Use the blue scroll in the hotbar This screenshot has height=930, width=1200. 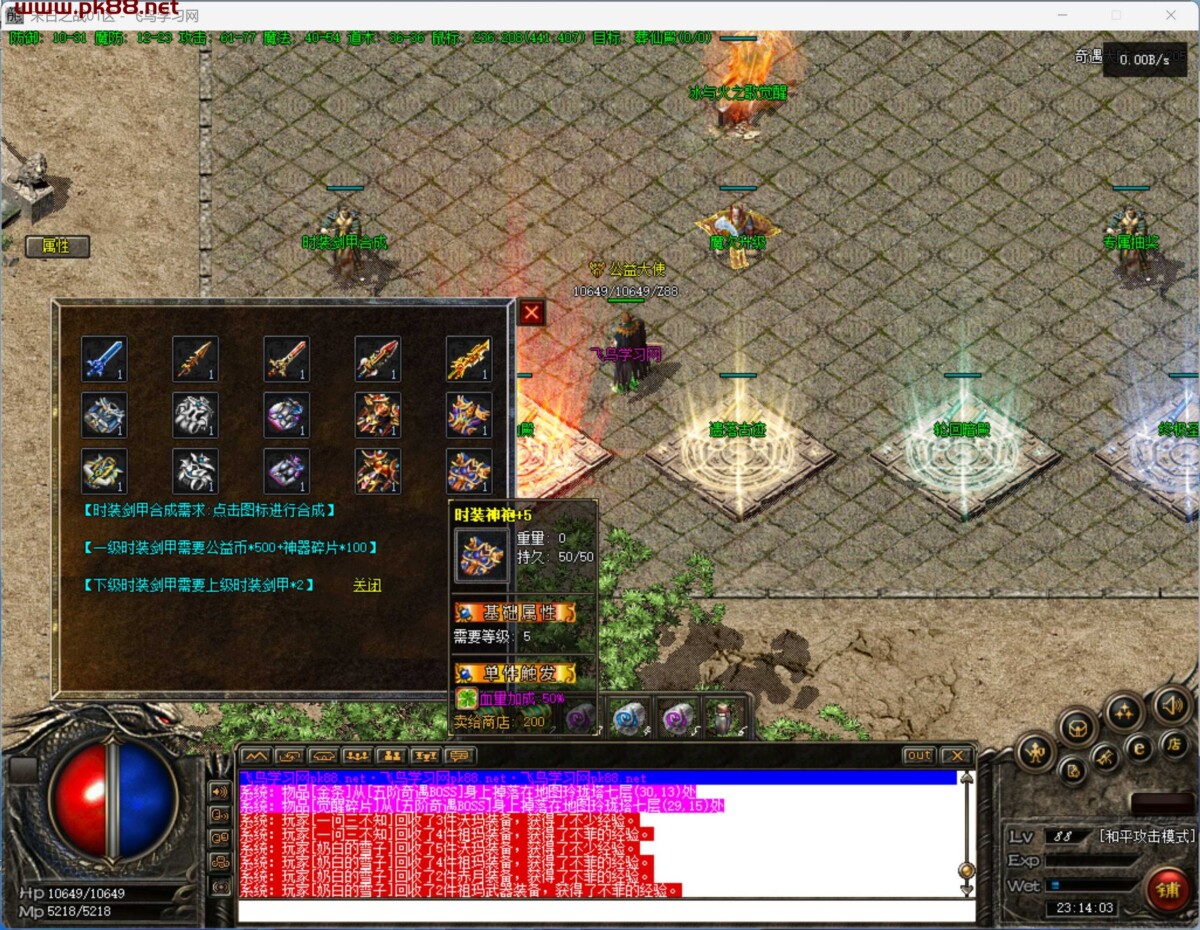630,717
